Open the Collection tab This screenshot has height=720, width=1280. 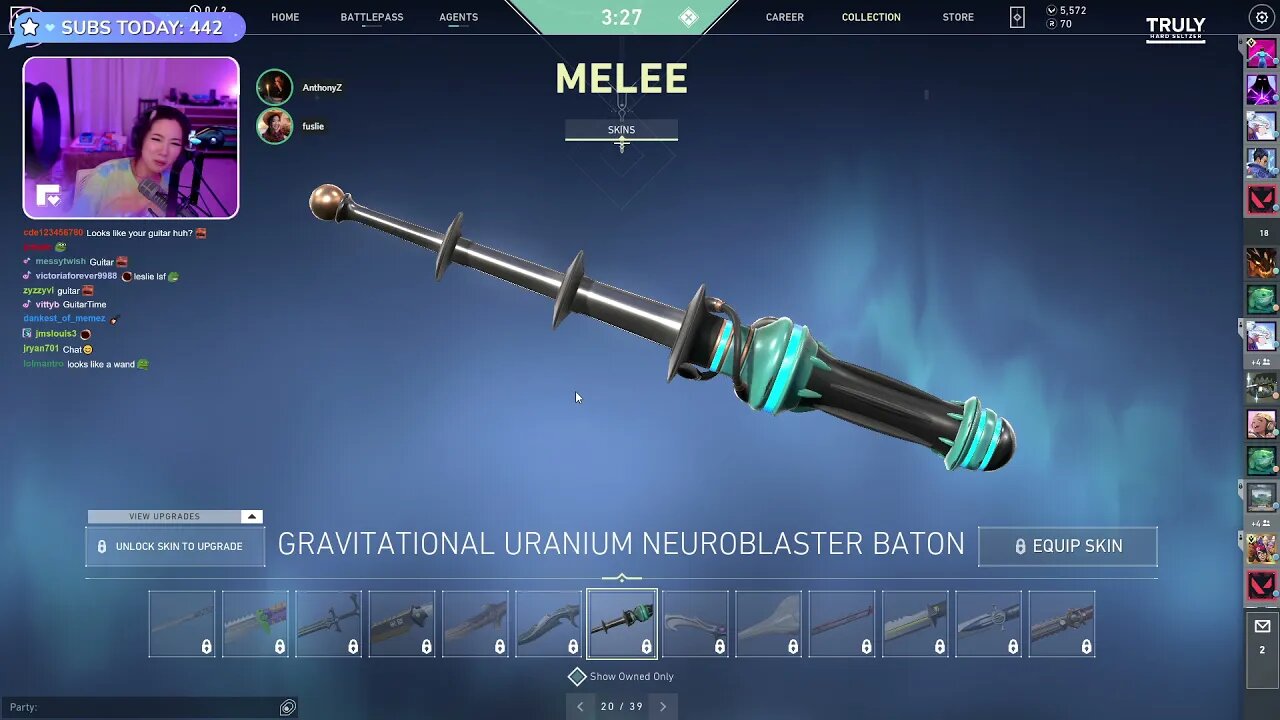tap(871, 17)
